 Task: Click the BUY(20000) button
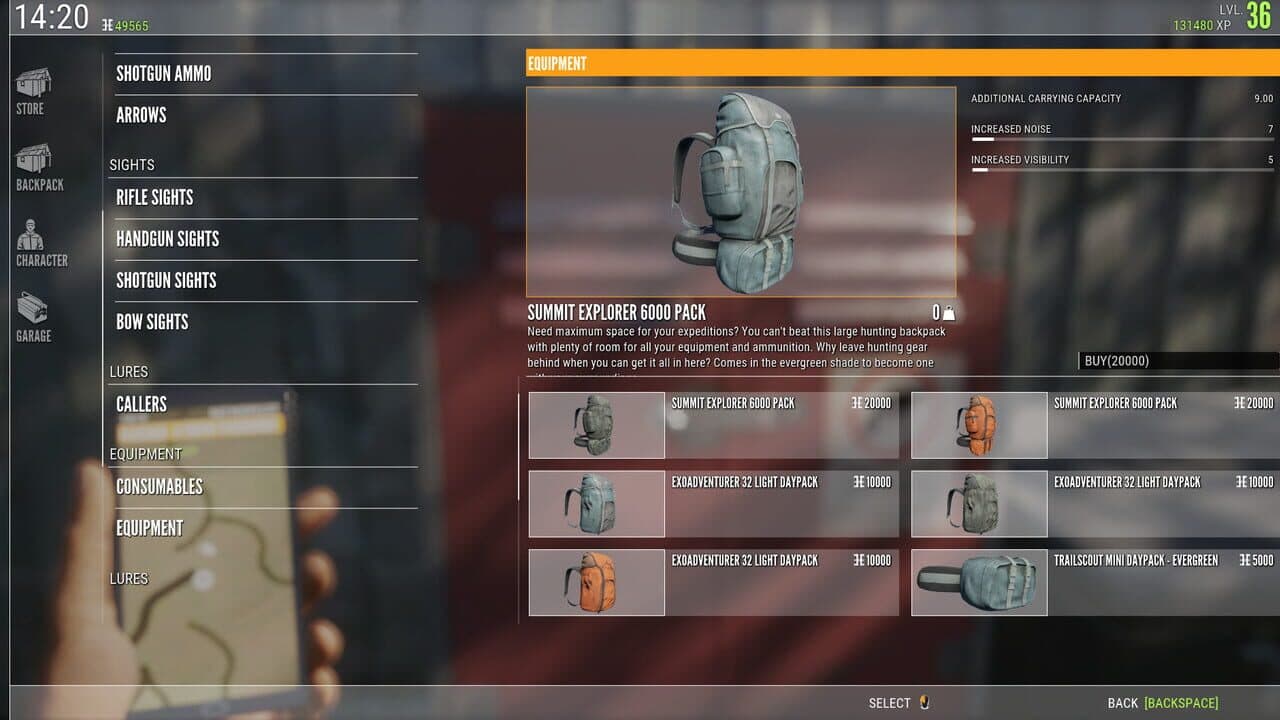[x=1175, y=361]
